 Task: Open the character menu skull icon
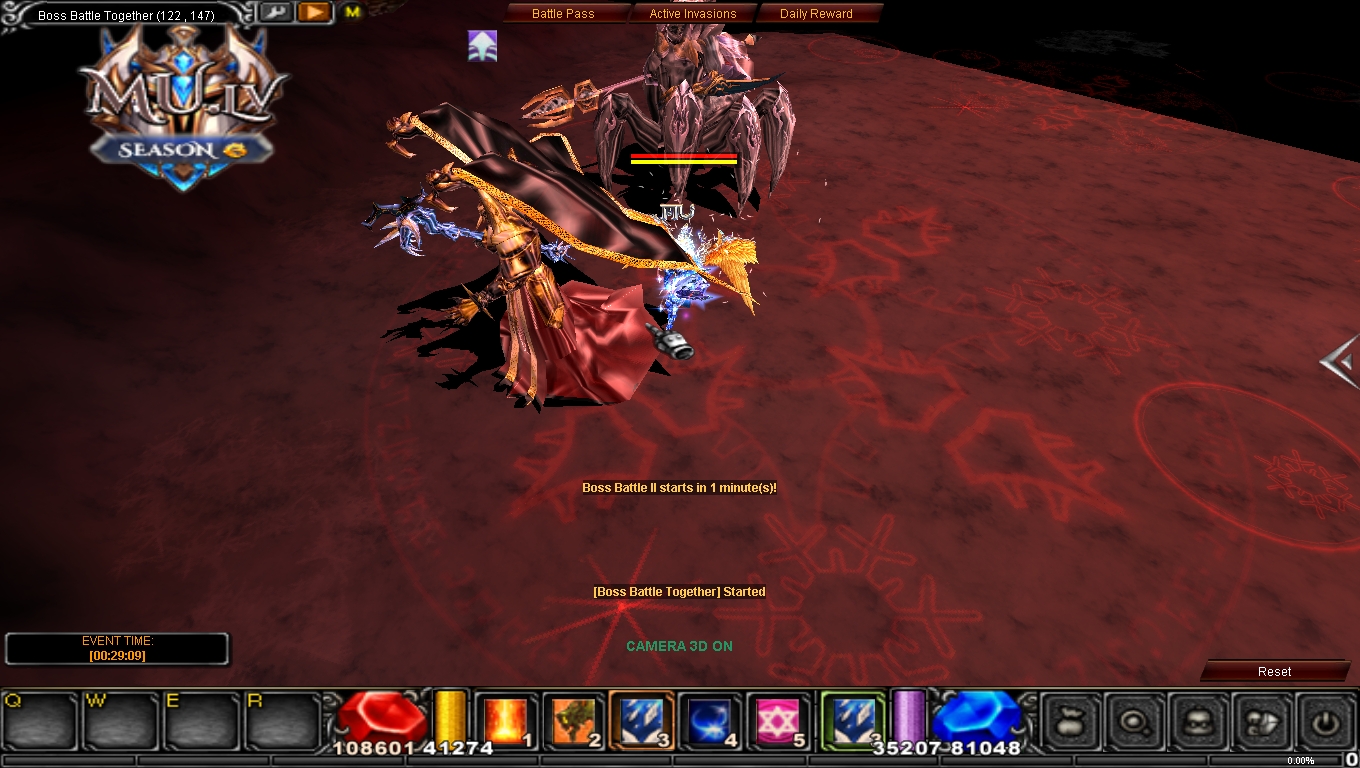click(x=1198, y=722)
